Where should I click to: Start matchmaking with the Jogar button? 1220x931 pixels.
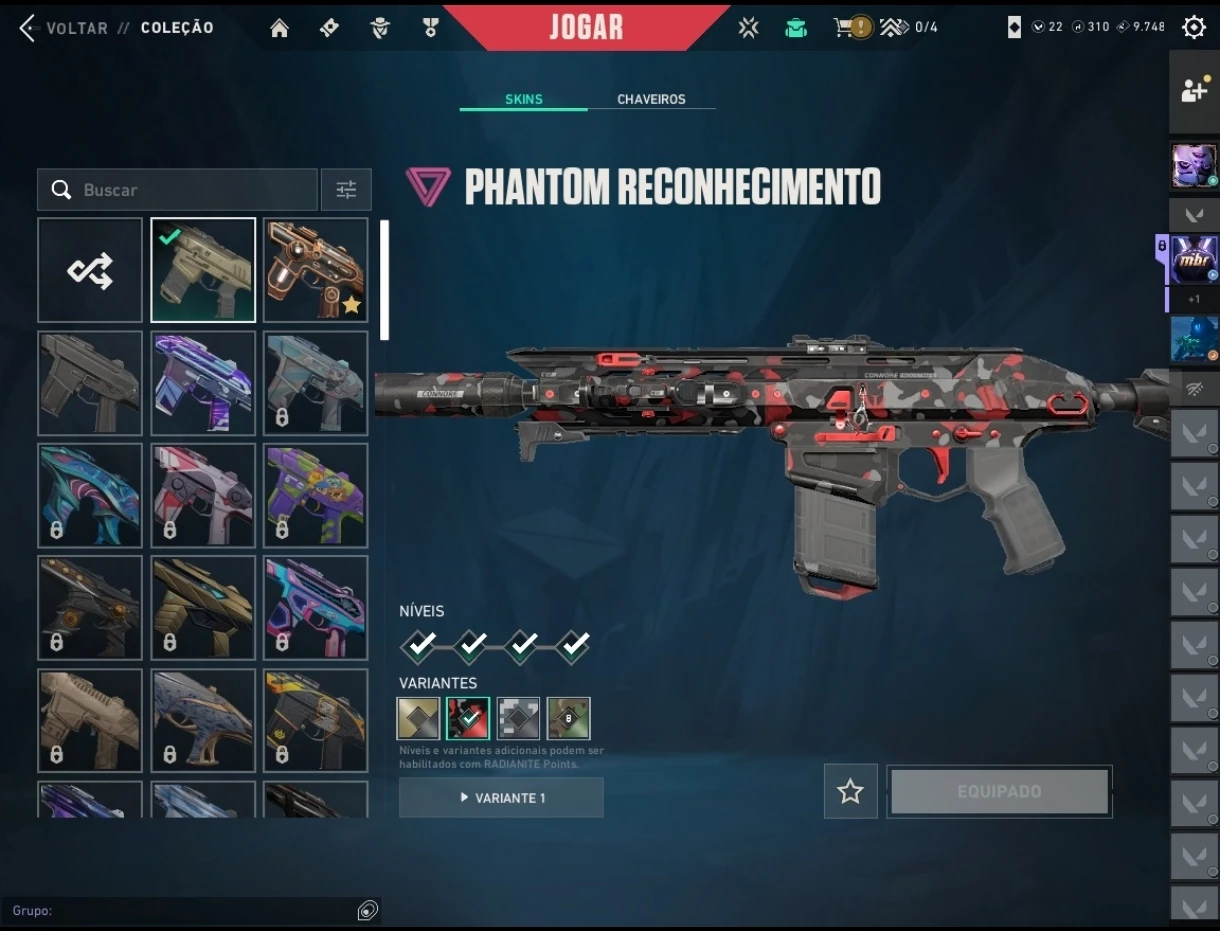(586, 27)
